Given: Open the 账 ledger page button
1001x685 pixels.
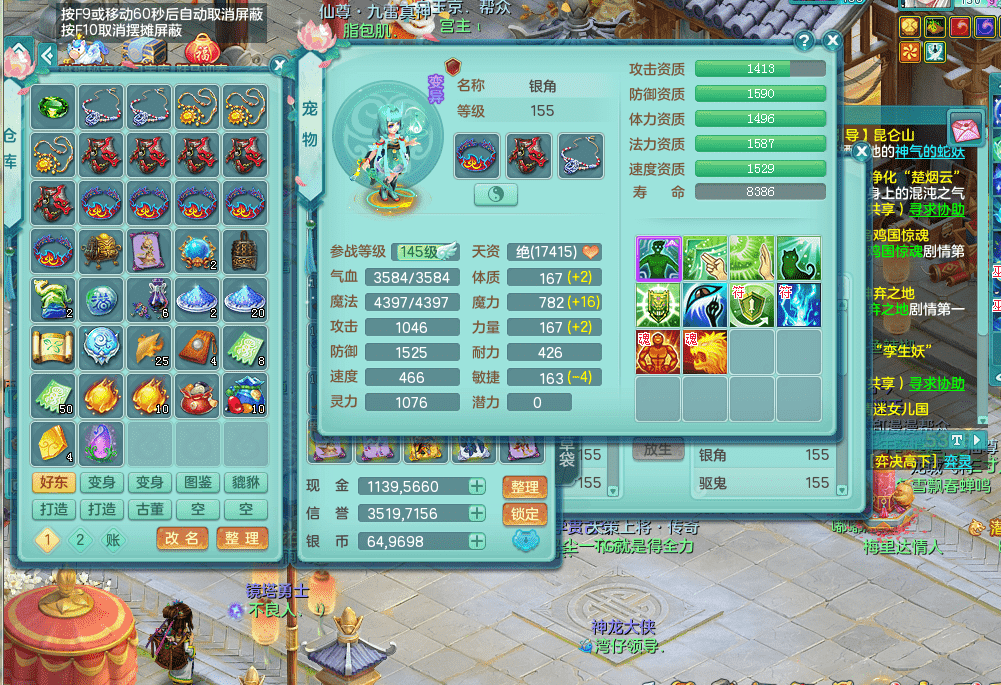Looking at the screenshot, I should (x=113, y=539).
